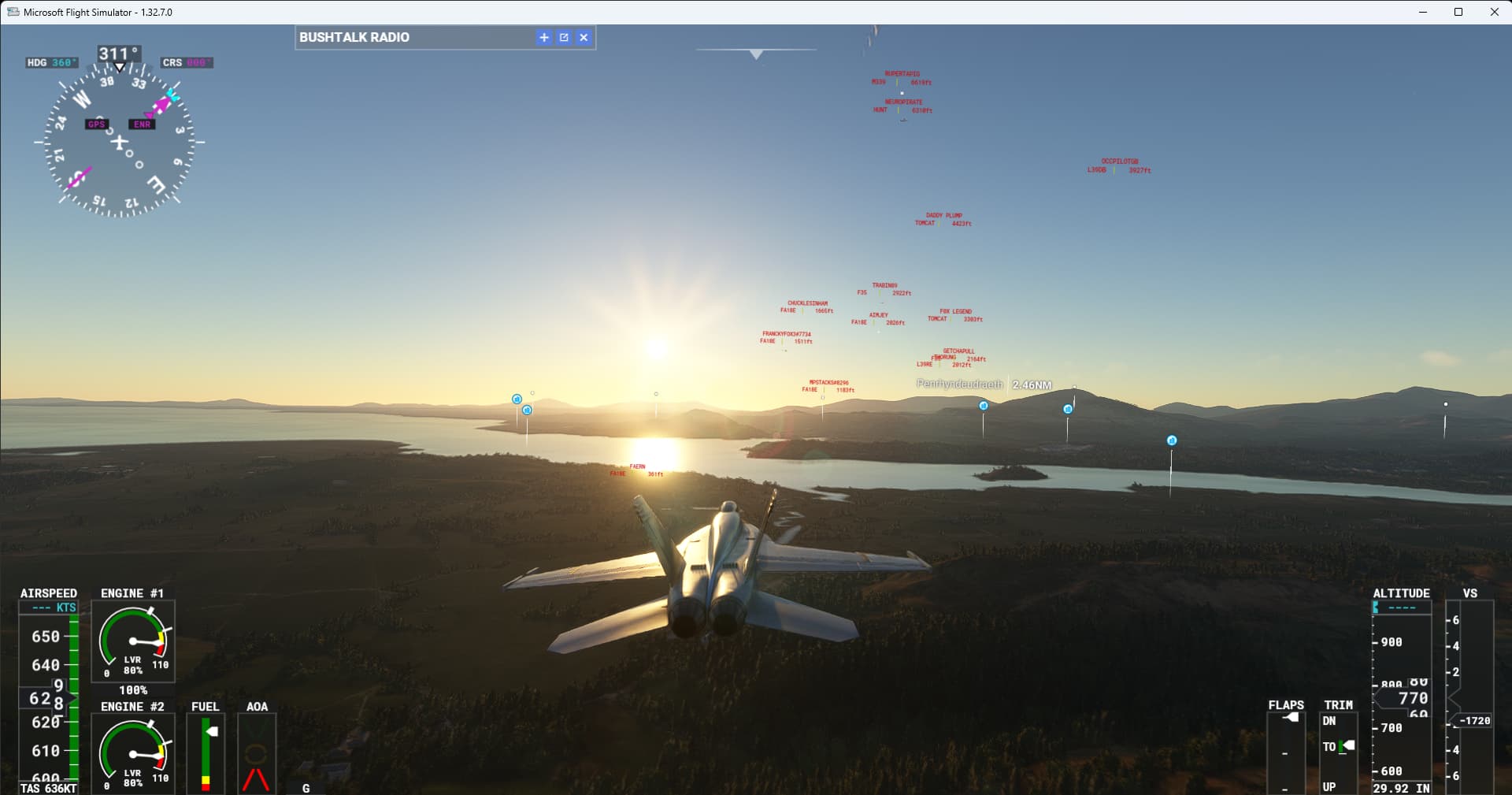Close the Bushtalk Radio panel
This screenshot has height=795, width=1512.
[584, 37]
